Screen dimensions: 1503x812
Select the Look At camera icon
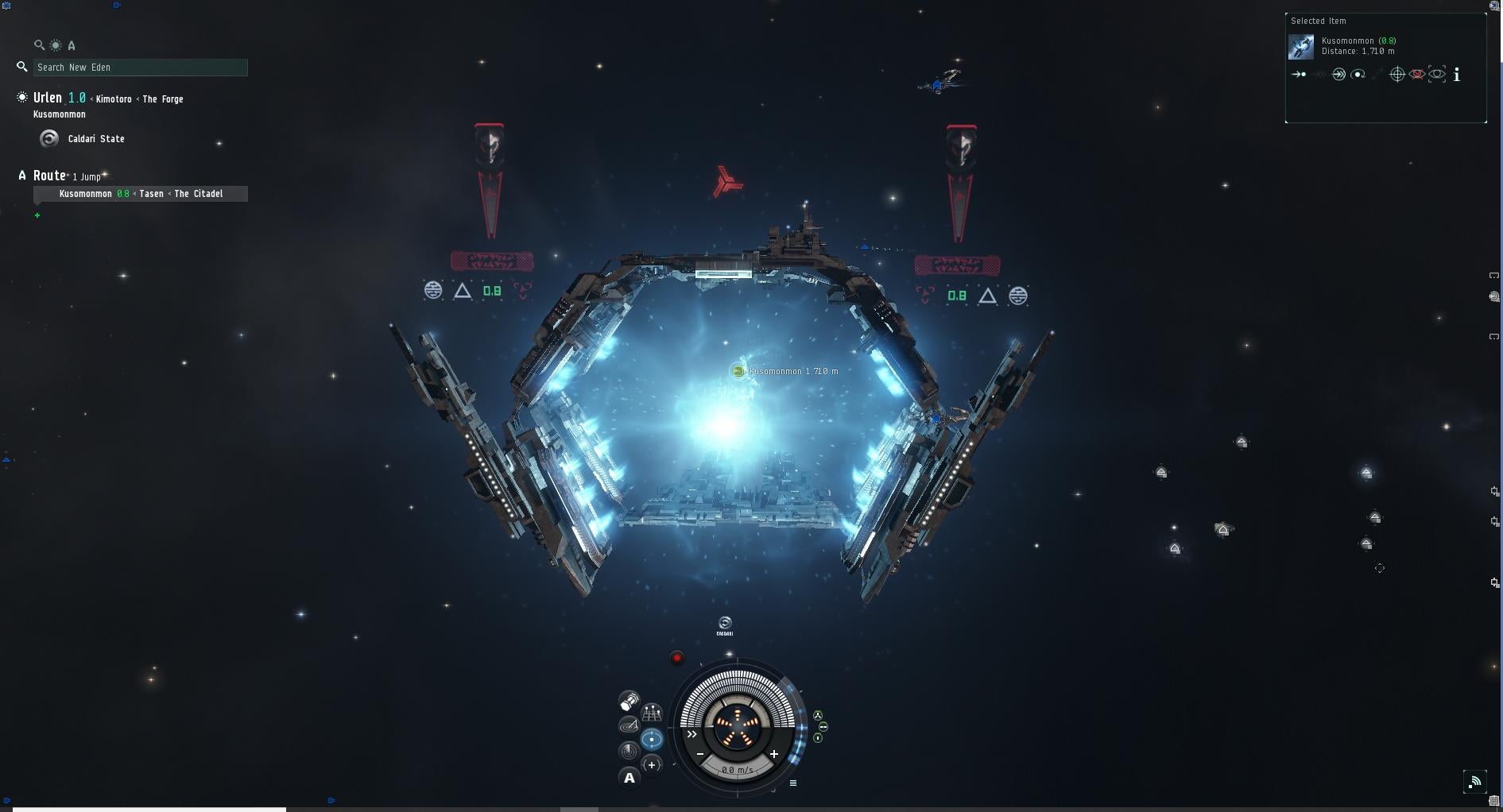coord(1435,74)
